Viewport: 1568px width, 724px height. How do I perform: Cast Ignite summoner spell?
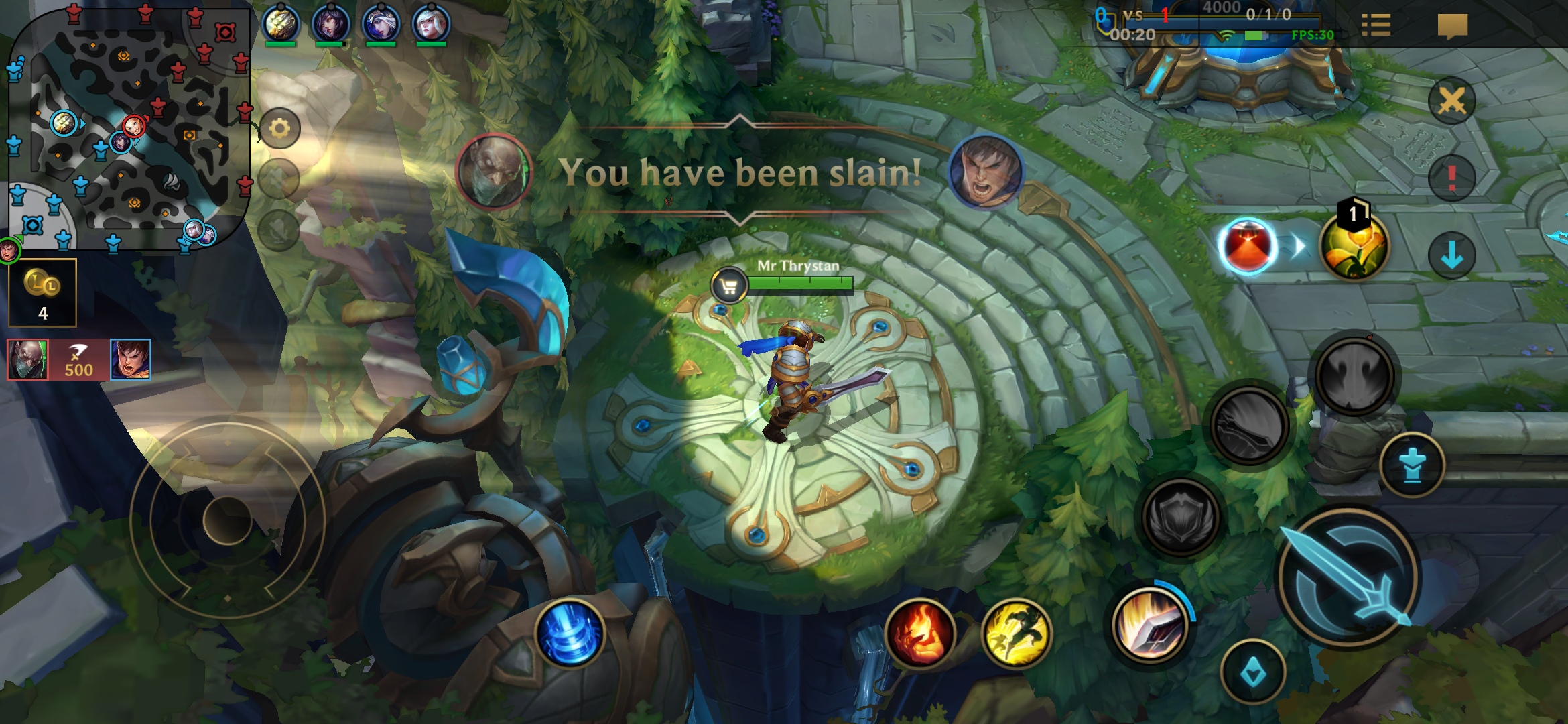coord(919,633)
